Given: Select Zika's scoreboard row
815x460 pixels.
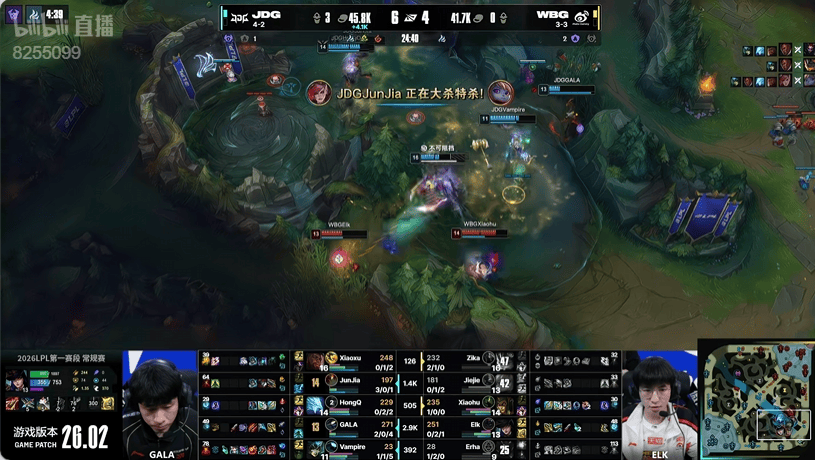Looking at the screenshot, I should coord(468,360).
